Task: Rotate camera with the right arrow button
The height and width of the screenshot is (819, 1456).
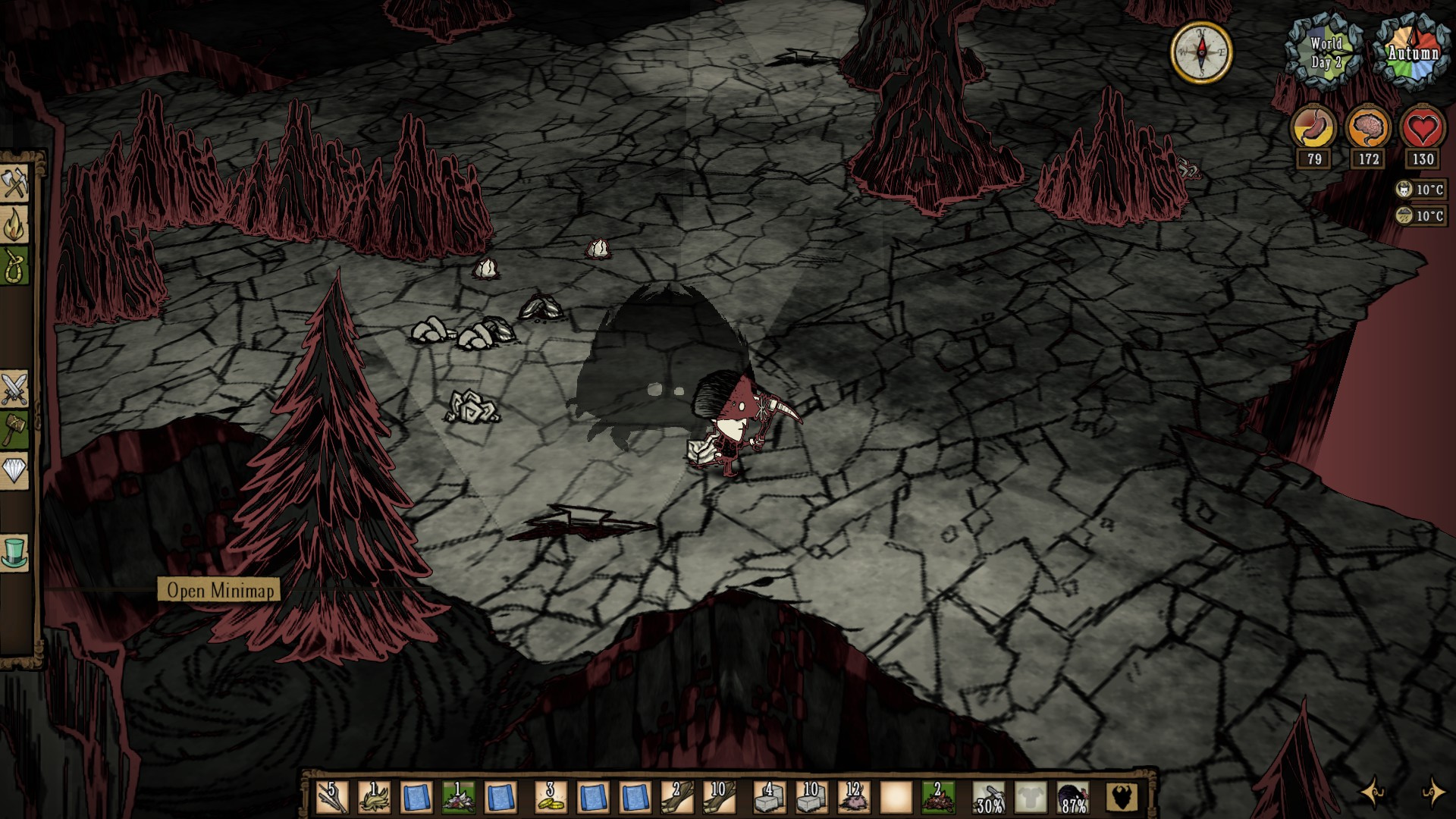Action: (1432, 792)
